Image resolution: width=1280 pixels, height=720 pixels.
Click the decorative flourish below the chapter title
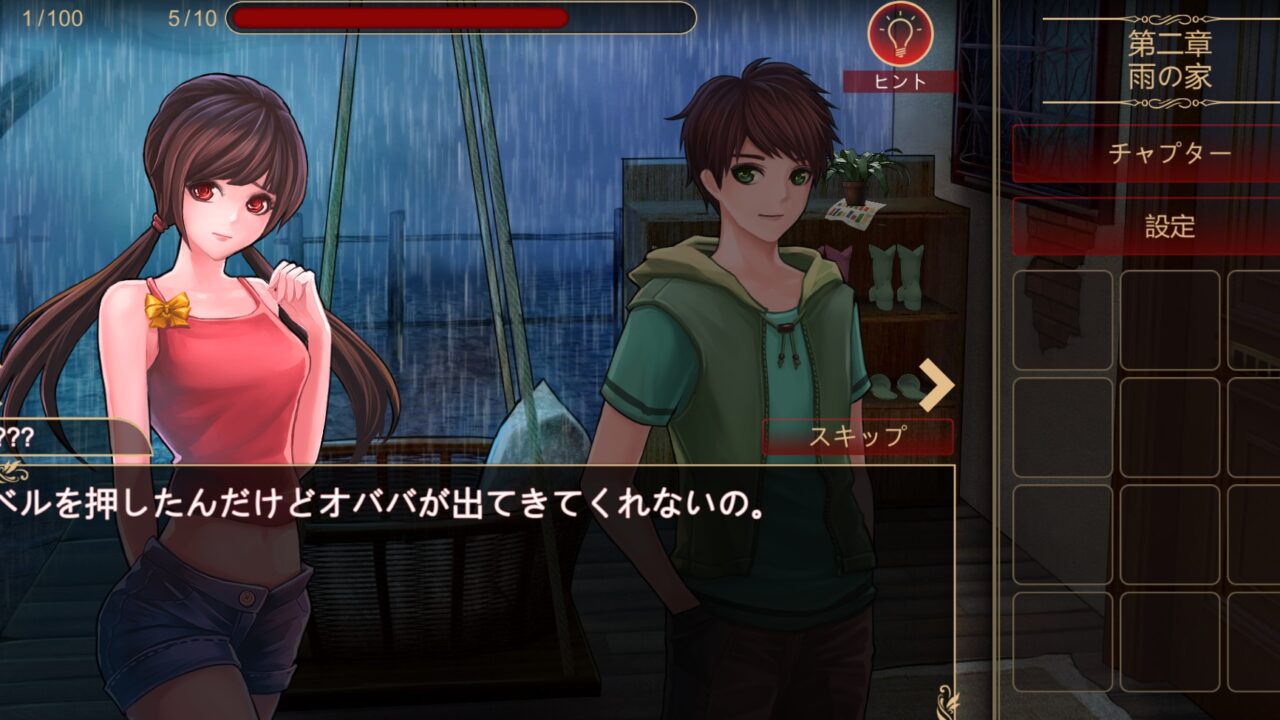[1170, 105]
